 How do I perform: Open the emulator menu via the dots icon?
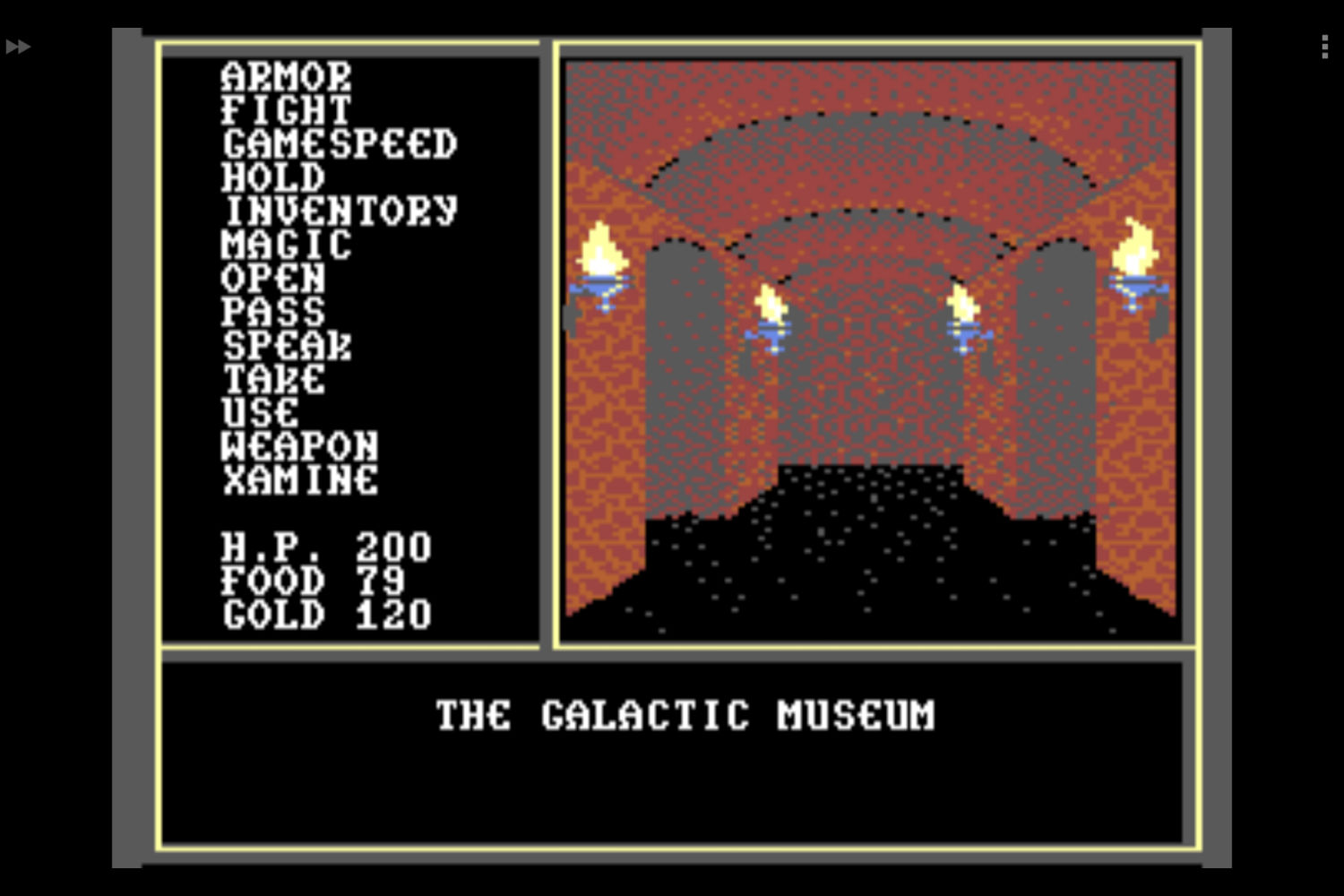pyautogui.click(x=1324, y=47)
